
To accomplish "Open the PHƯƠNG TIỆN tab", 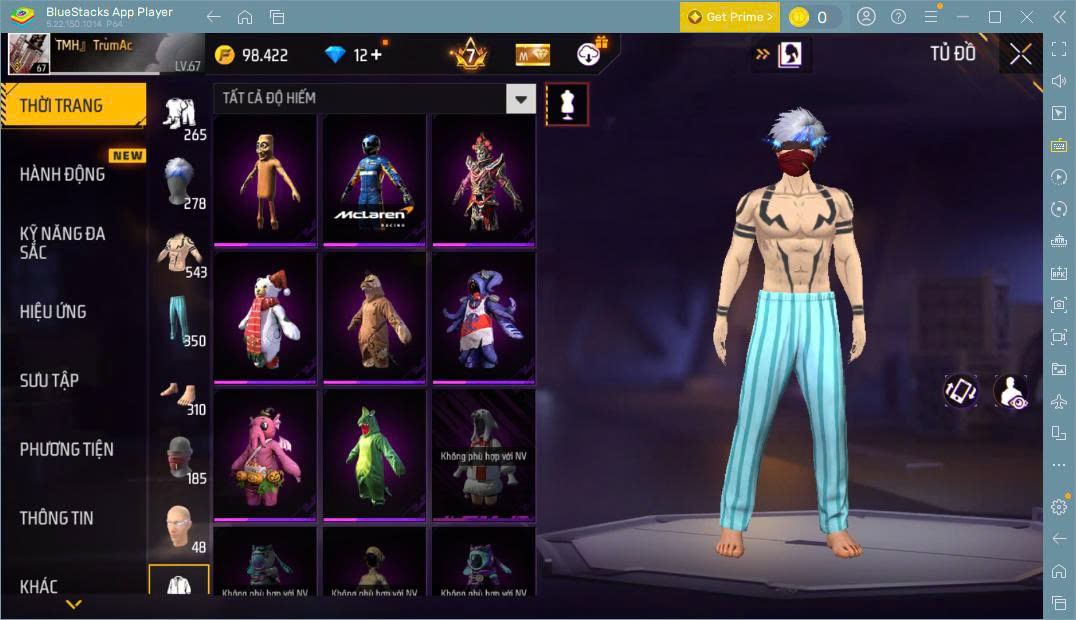I will [67, 449].
